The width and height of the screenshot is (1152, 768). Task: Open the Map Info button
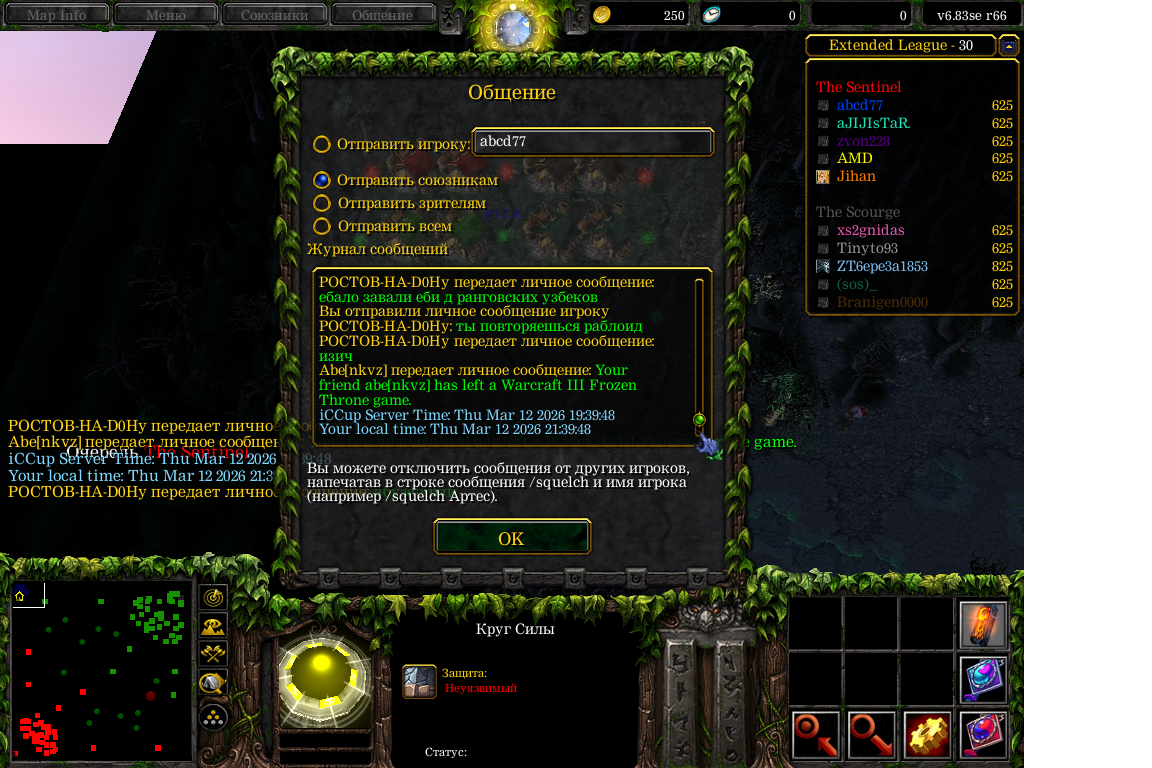(56, 15)
